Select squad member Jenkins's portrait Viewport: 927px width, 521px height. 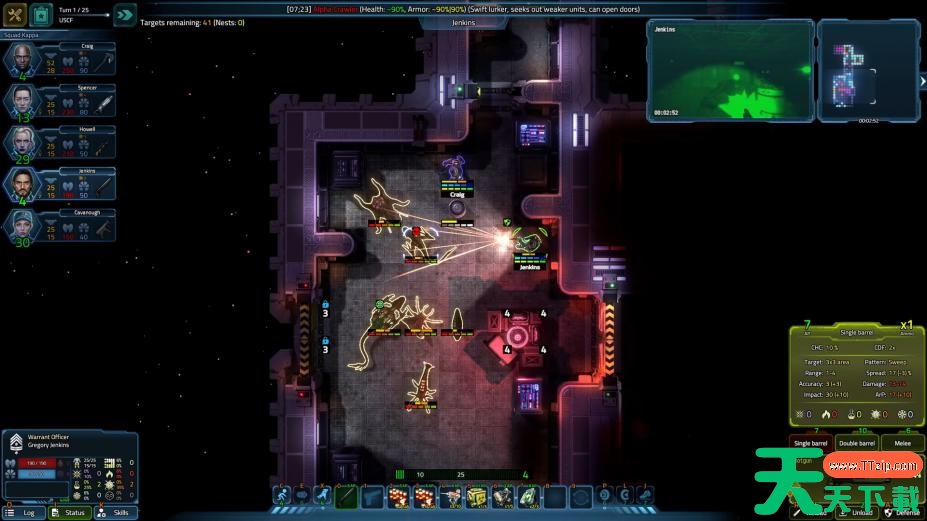(23, 184)
